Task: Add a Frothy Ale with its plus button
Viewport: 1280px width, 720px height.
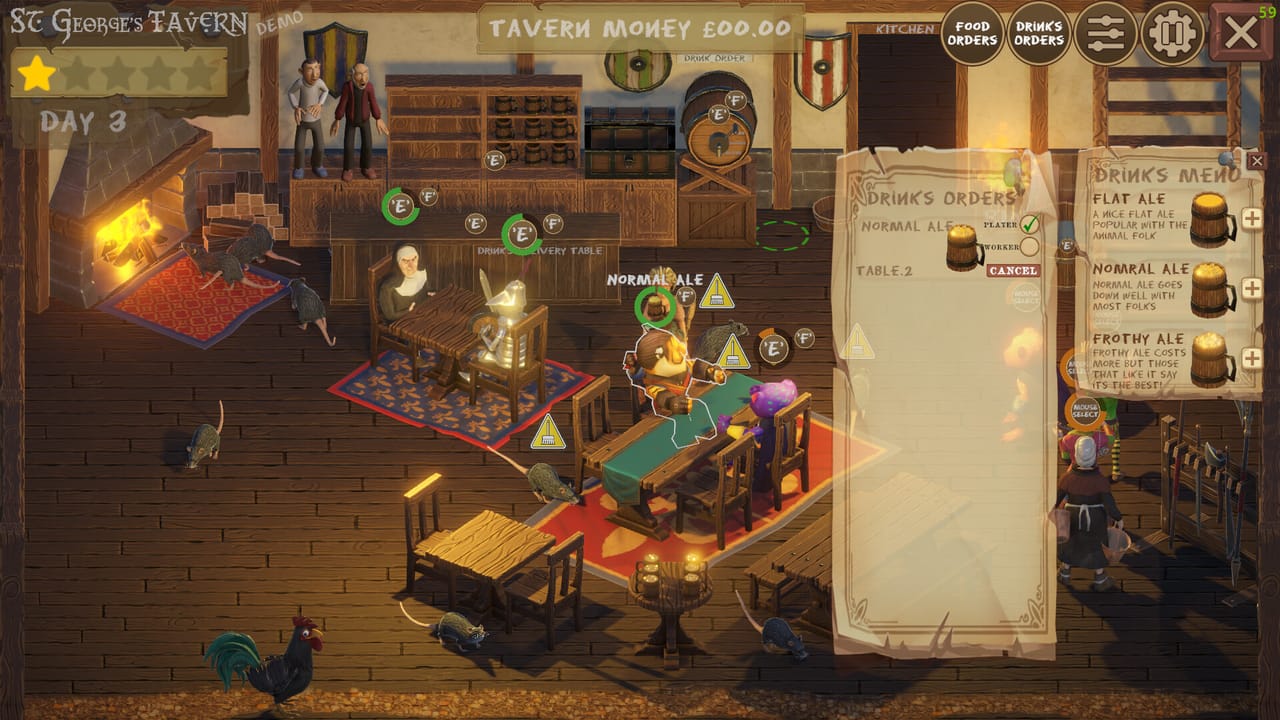Action: point(1250,355)
